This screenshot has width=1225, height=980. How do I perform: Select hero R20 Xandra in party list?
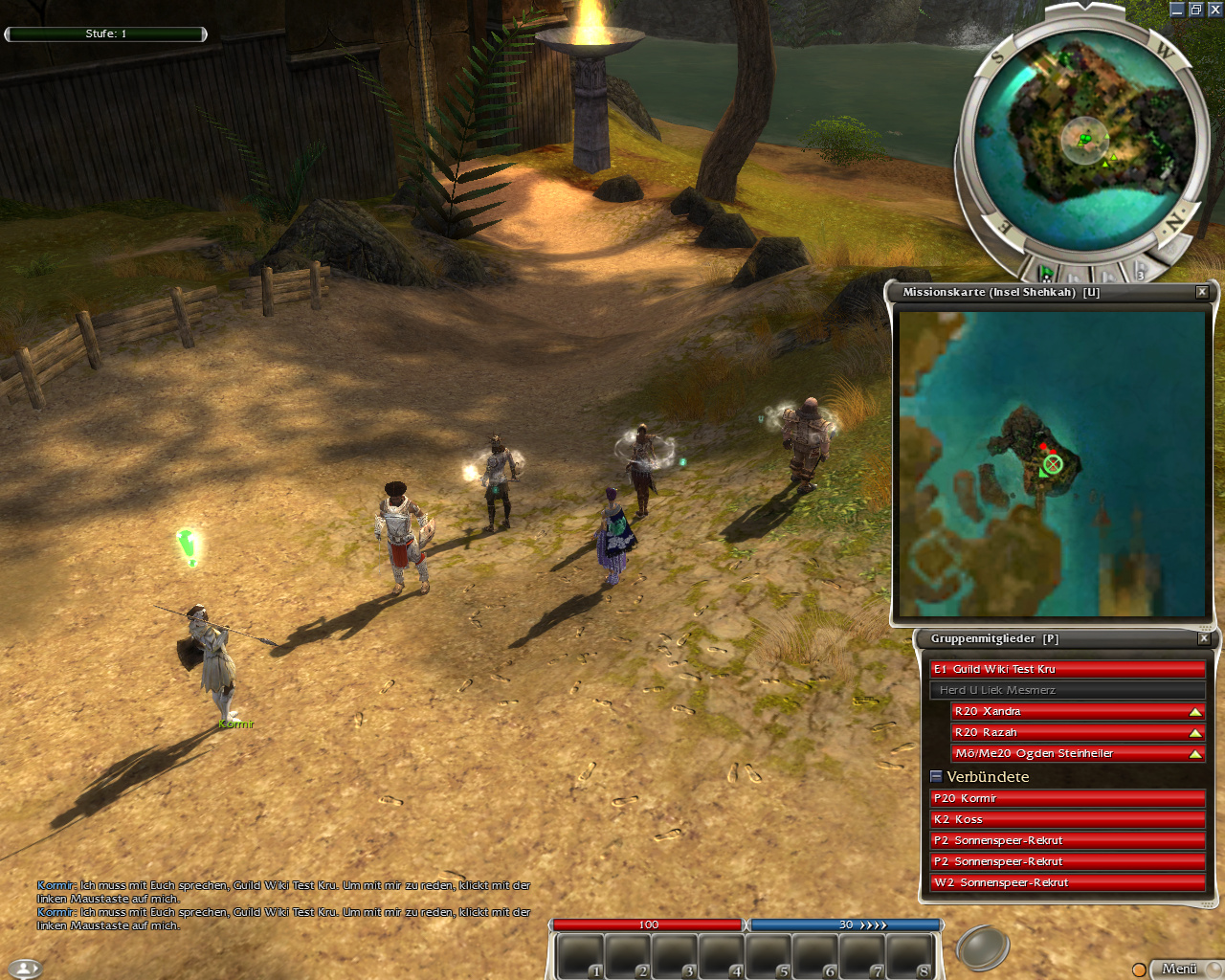1066,711
